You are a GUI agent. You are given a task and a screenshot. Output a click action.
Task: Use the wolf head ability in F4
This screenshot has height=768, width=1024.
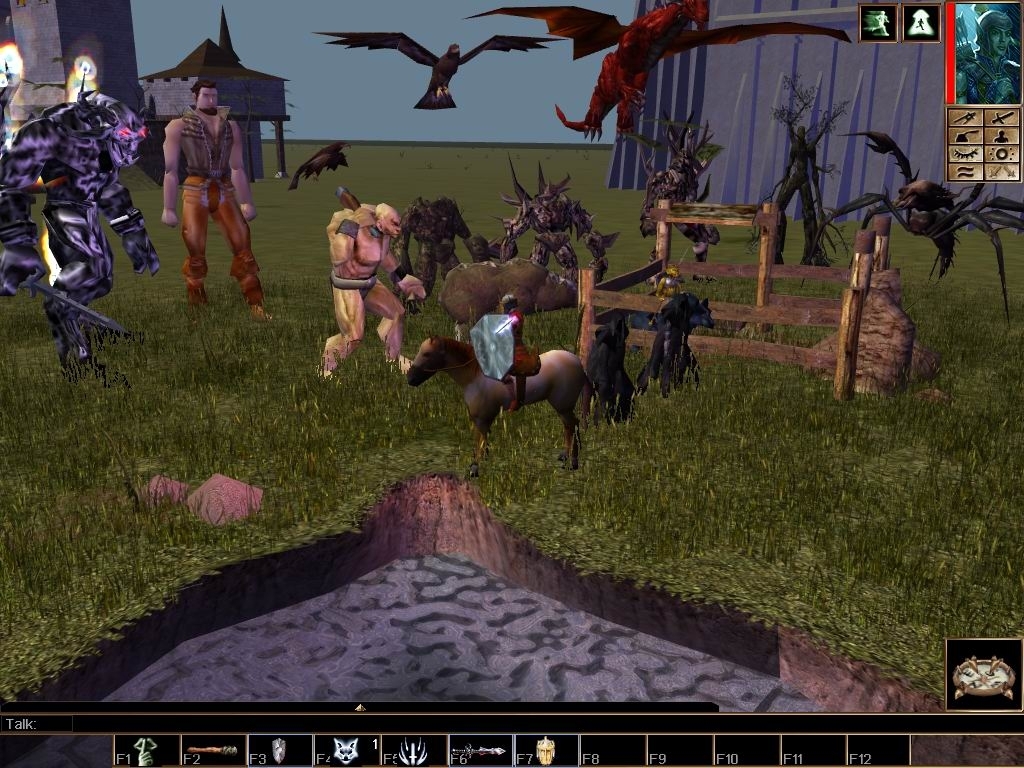(346, 751)
